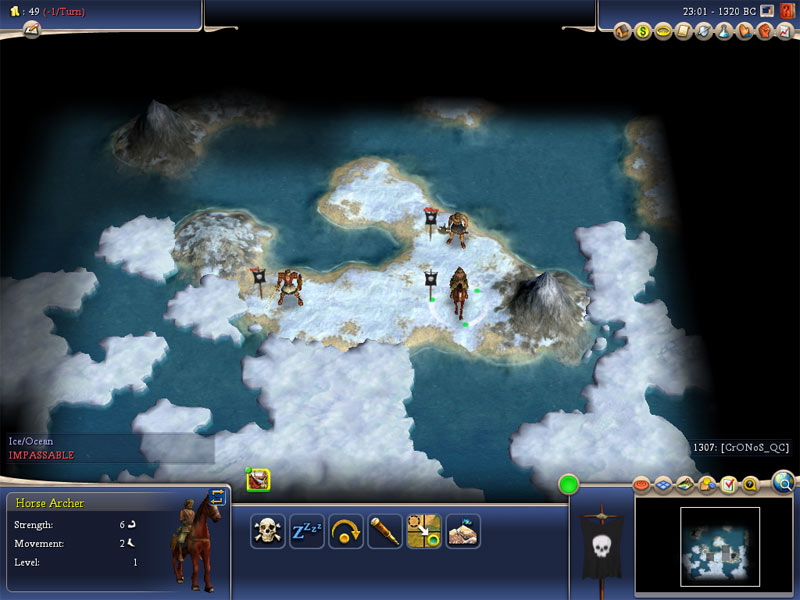This screenshot has height=600, width=800.
Task: Skip this unit's turn
Action: click(346, 531)
